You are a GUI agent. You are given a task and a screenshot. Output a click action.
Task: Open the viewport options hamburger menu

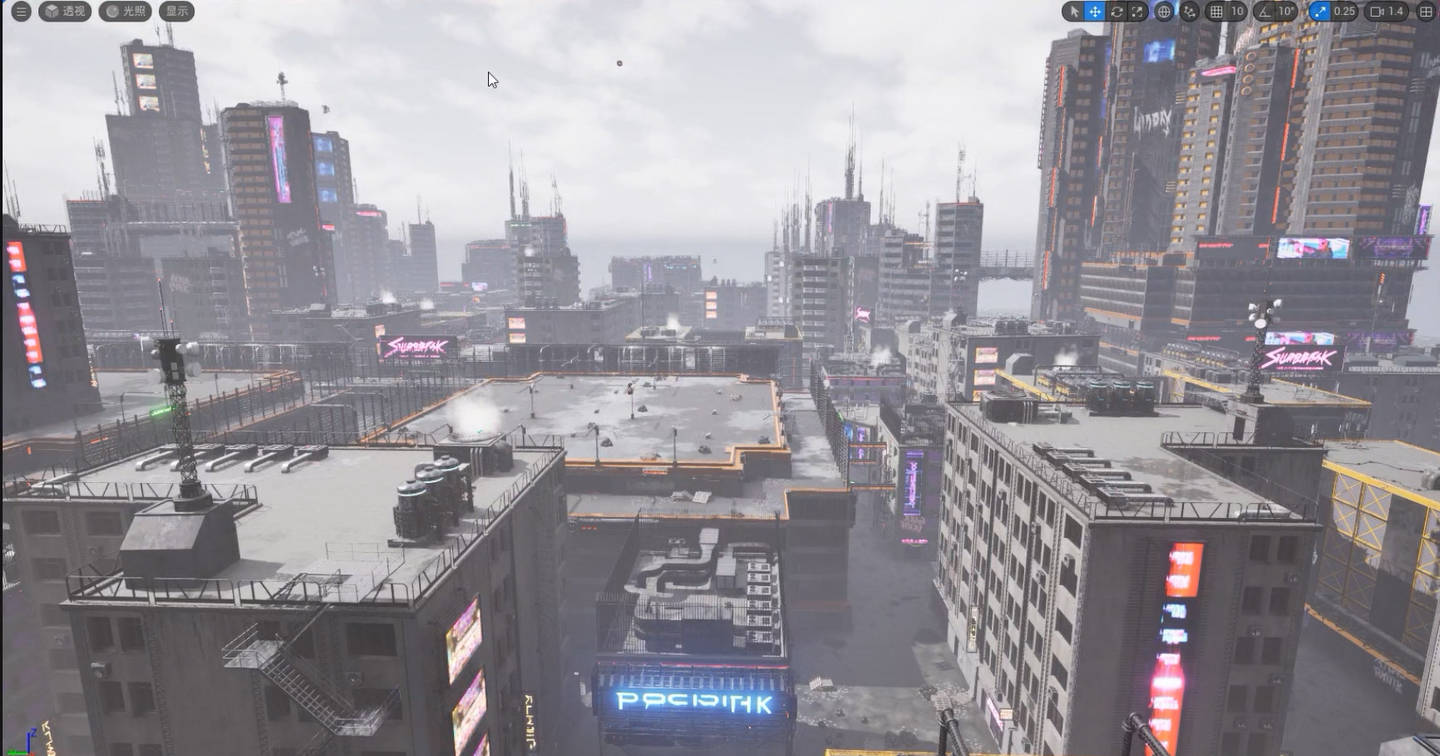20,11
